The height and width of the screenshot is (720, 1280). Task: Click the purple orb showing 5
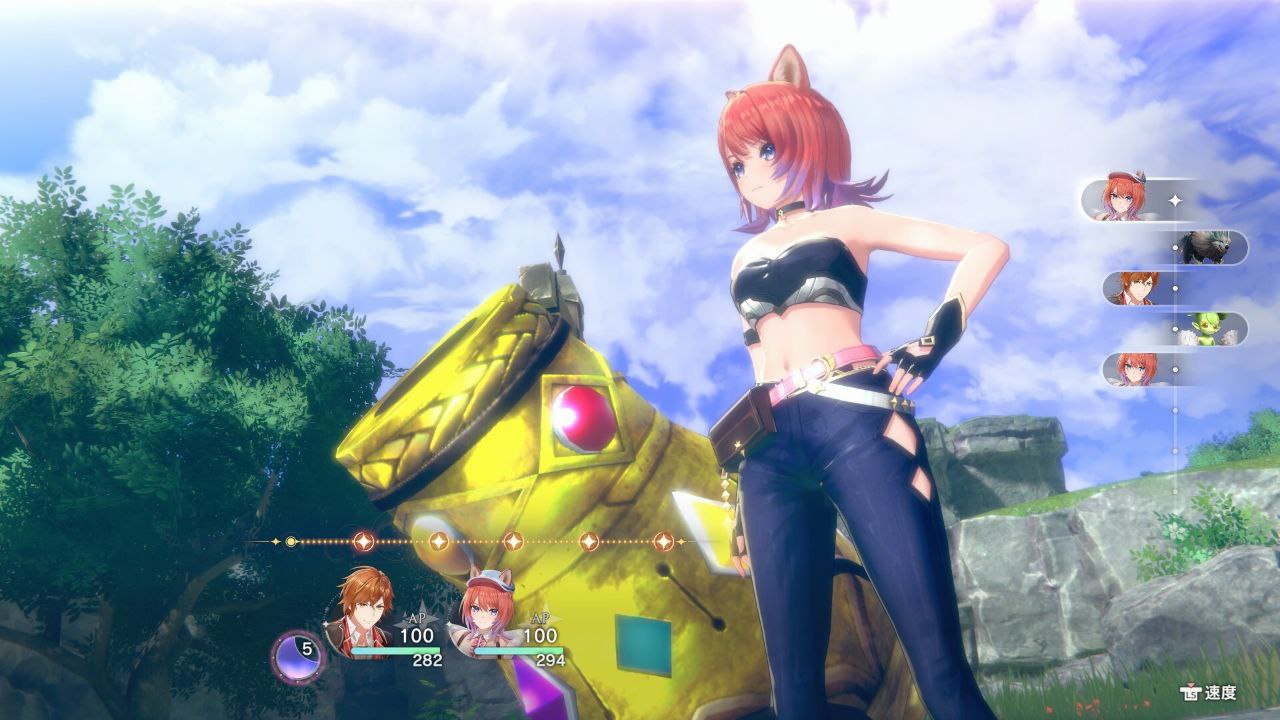point(298,655)
